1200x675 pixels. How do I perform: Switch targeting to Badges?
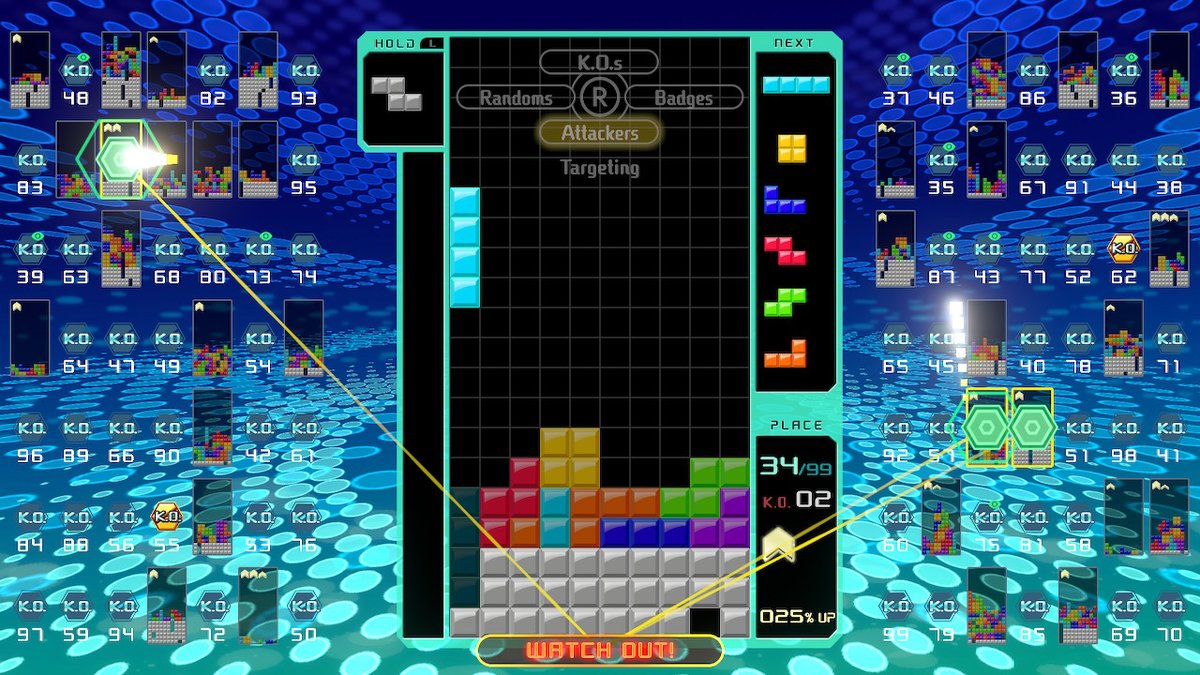[684, 98]
